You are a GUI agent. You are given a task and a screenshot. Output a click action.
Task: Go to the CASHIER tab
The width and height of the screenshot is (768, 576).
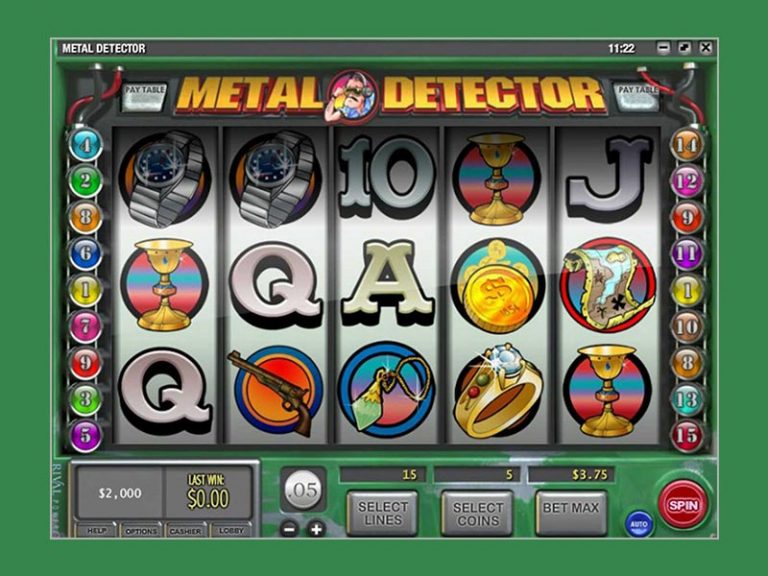click(185, 531)
